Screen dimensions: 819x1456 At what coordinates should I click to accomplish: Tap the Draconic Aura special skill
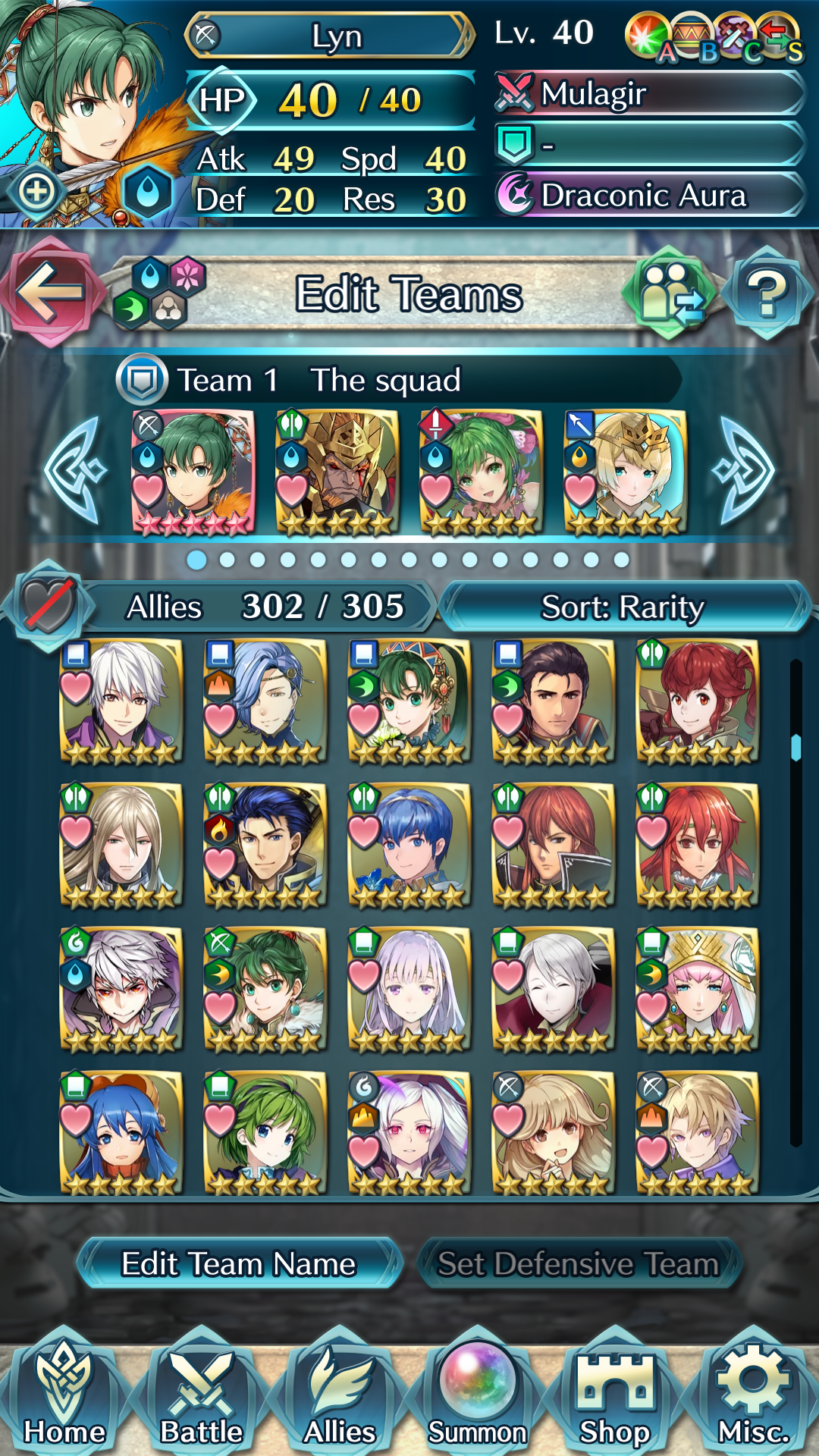tap(649, 195)
